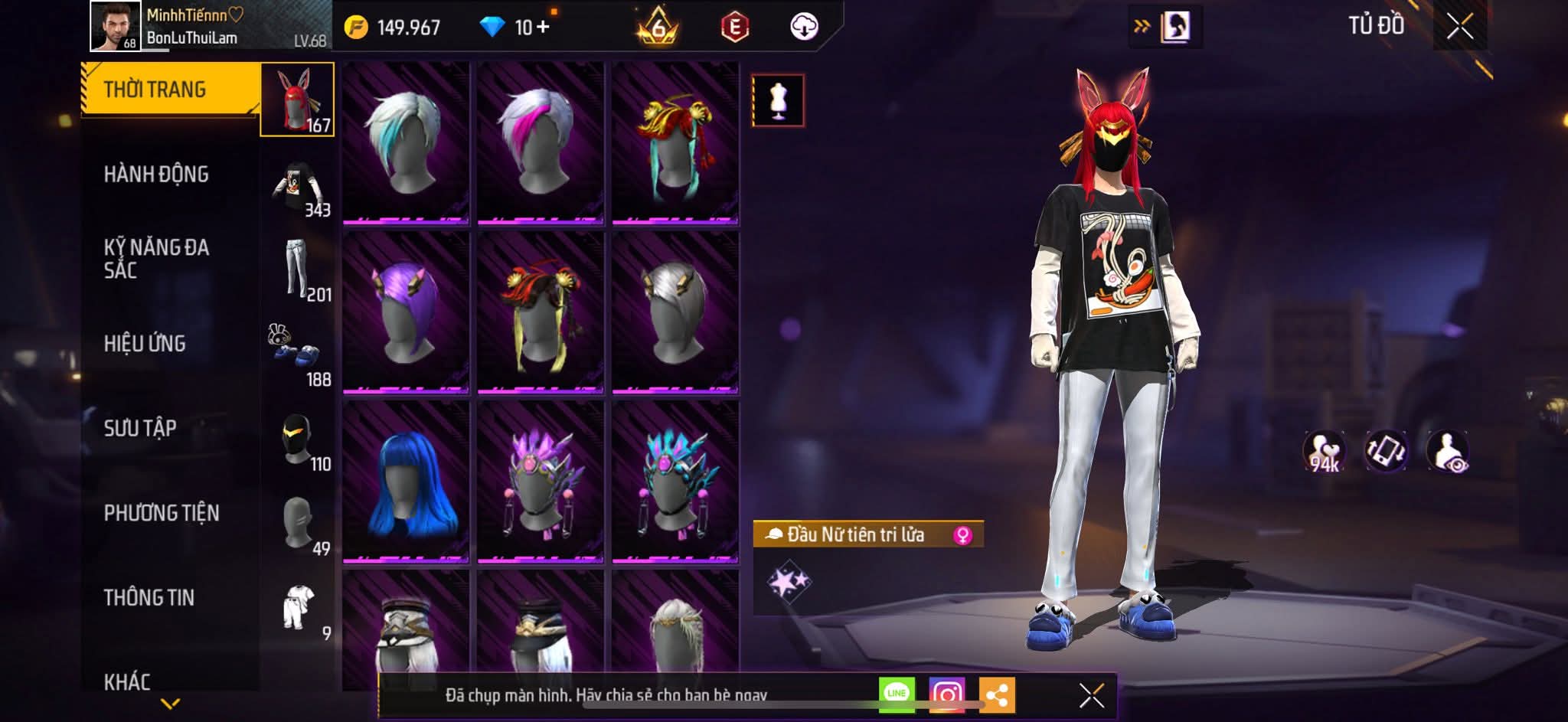The height and width of the screenshot is (722, 1568).
Task: Open the shirt subcategory with 343 items
Action: click(x=299, y=188)
